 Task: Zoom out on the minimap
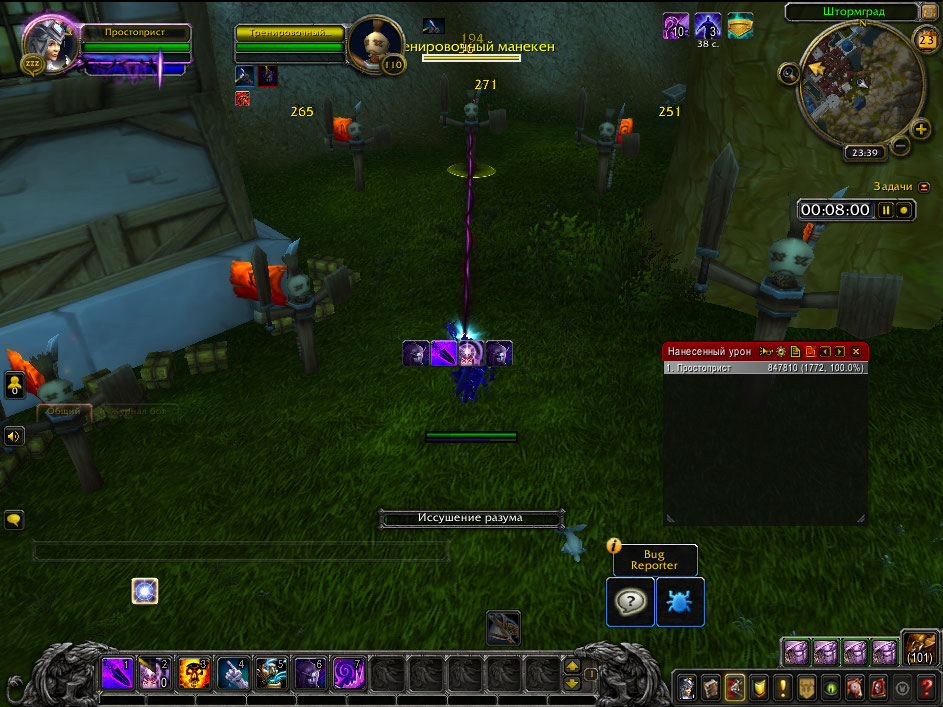click(x=899, y=146)
